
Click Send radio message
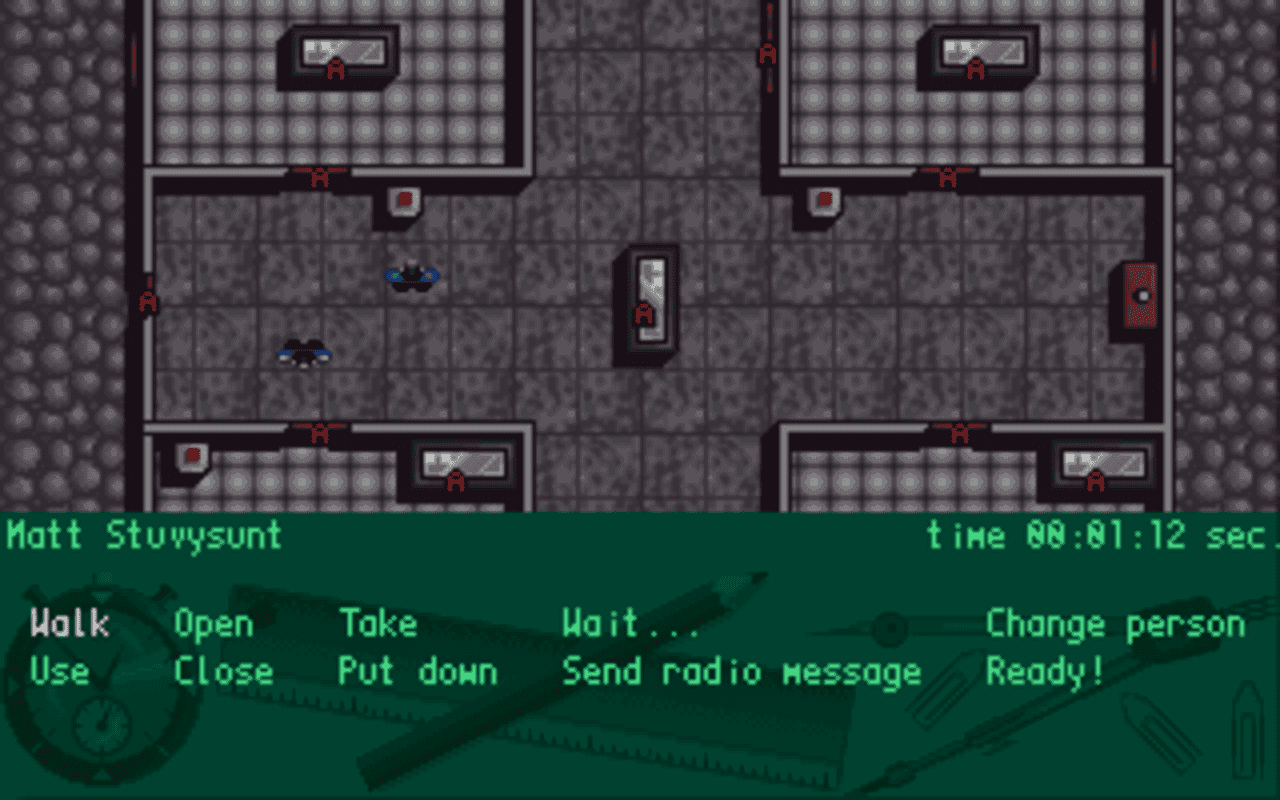tap(740, 671)
